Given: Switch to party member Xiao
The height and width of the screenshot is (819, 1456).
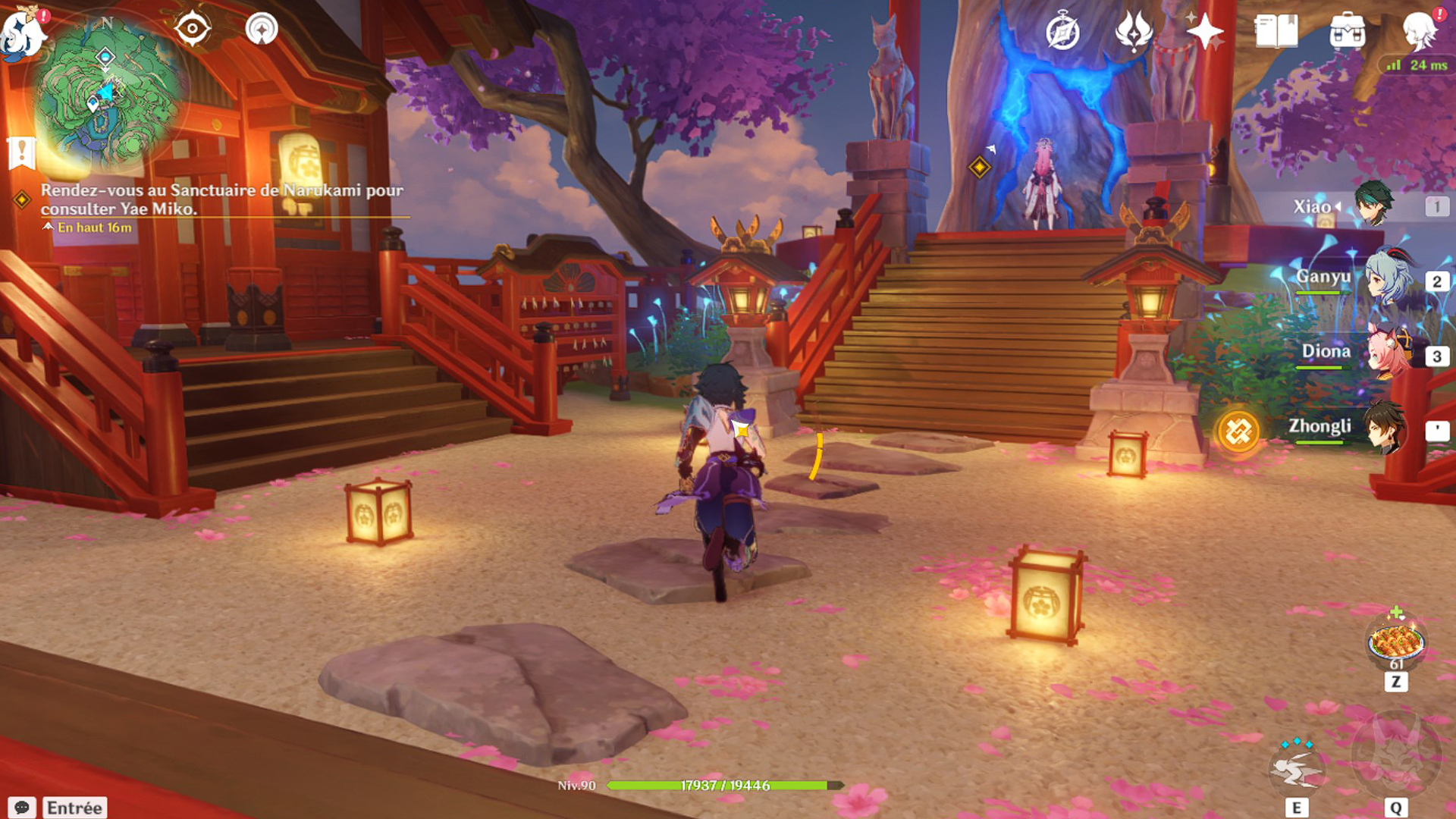Looking at the screenshot, I should [x=1357, y=206].
